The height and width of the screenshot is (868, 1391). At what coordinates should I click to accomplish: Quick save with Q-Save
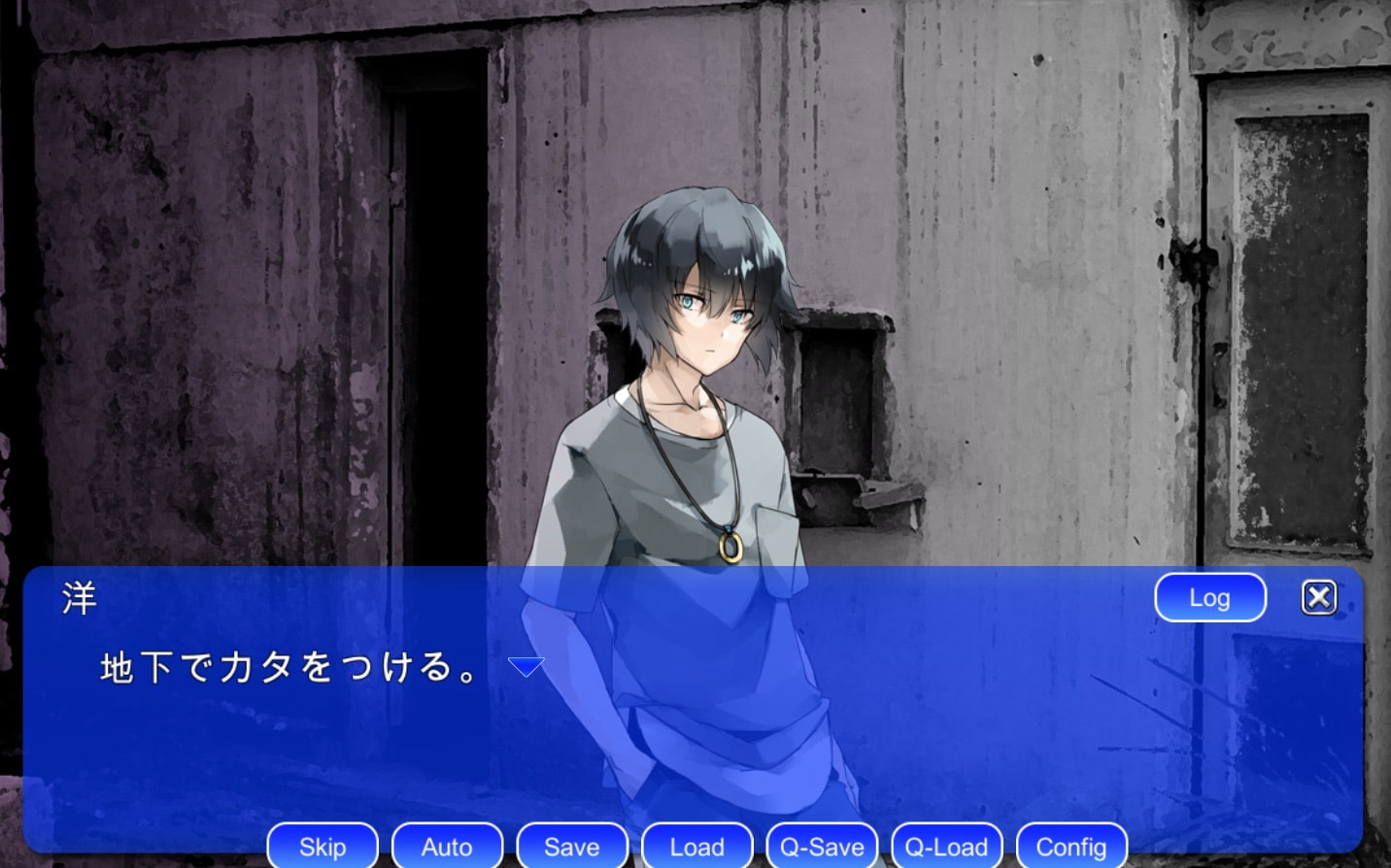click(822, 847)
